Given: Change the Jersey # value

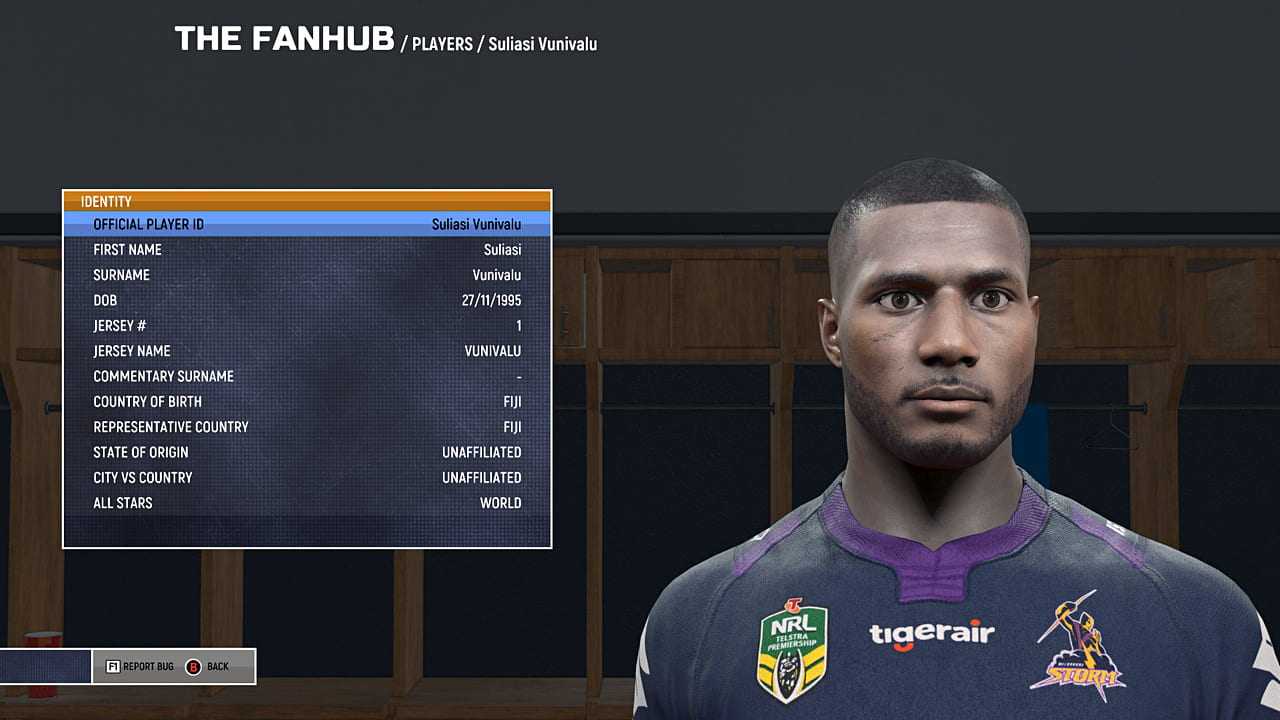Looking at the screenshot, I should 307,326.
